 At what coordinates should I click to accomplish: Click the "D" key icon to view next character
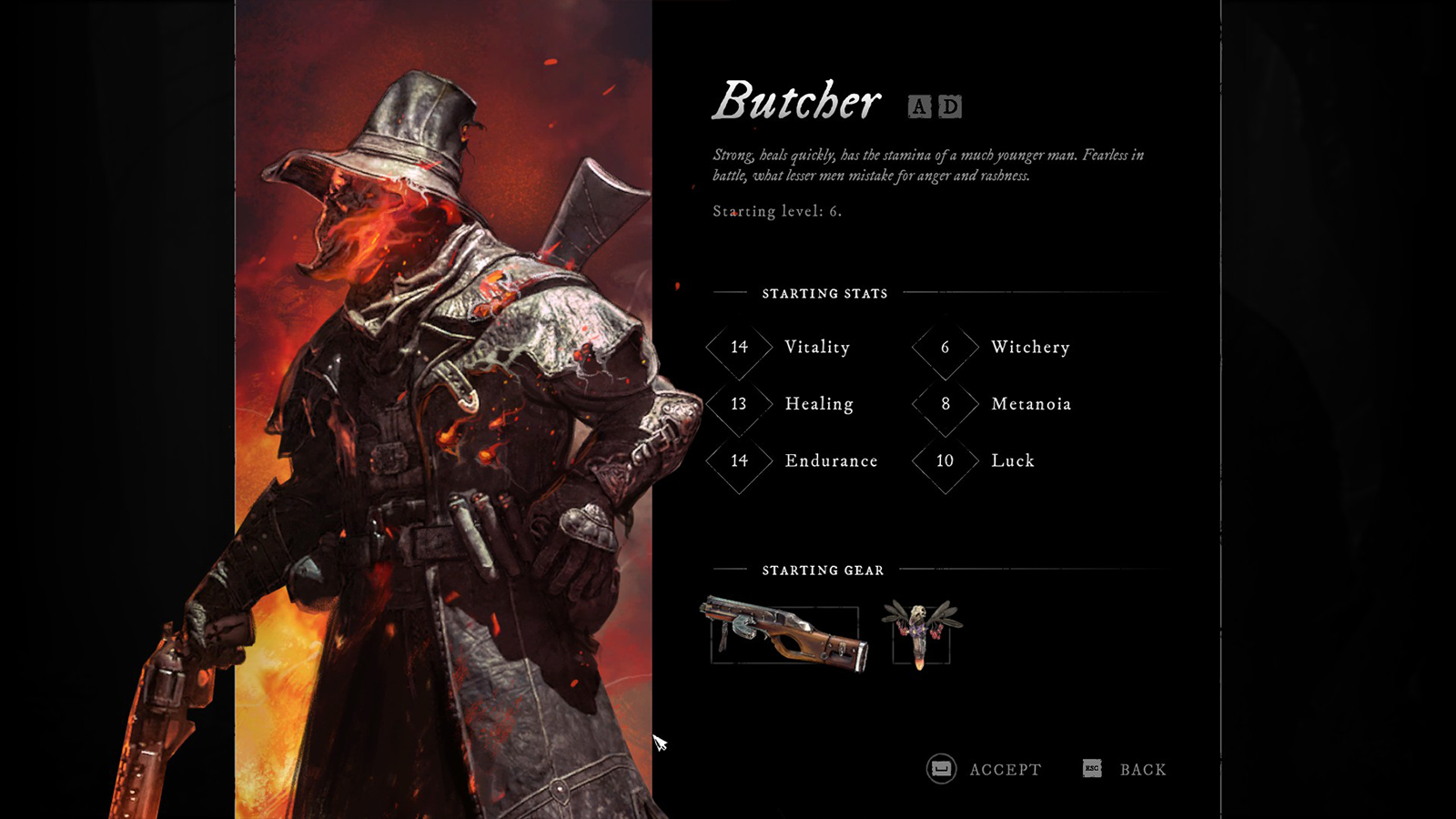(x=949, y=106)
